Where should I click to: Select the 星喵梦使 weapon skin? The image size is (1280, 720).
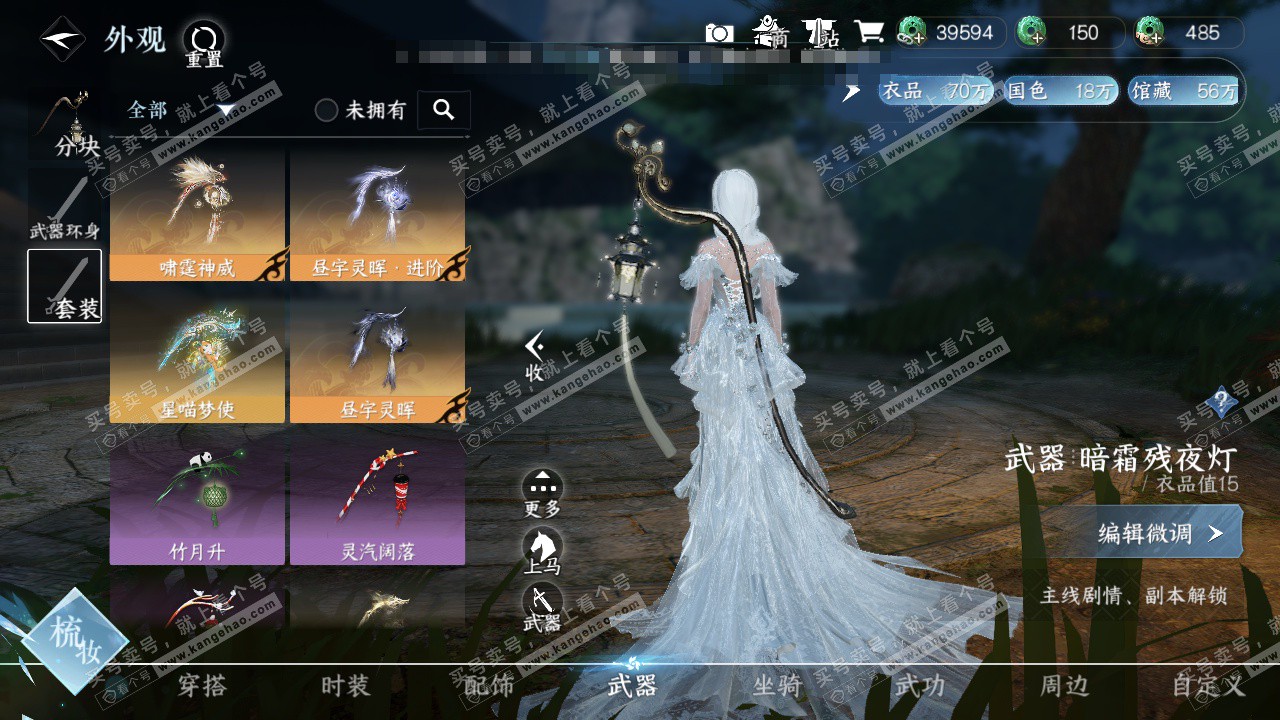(198, 357)
